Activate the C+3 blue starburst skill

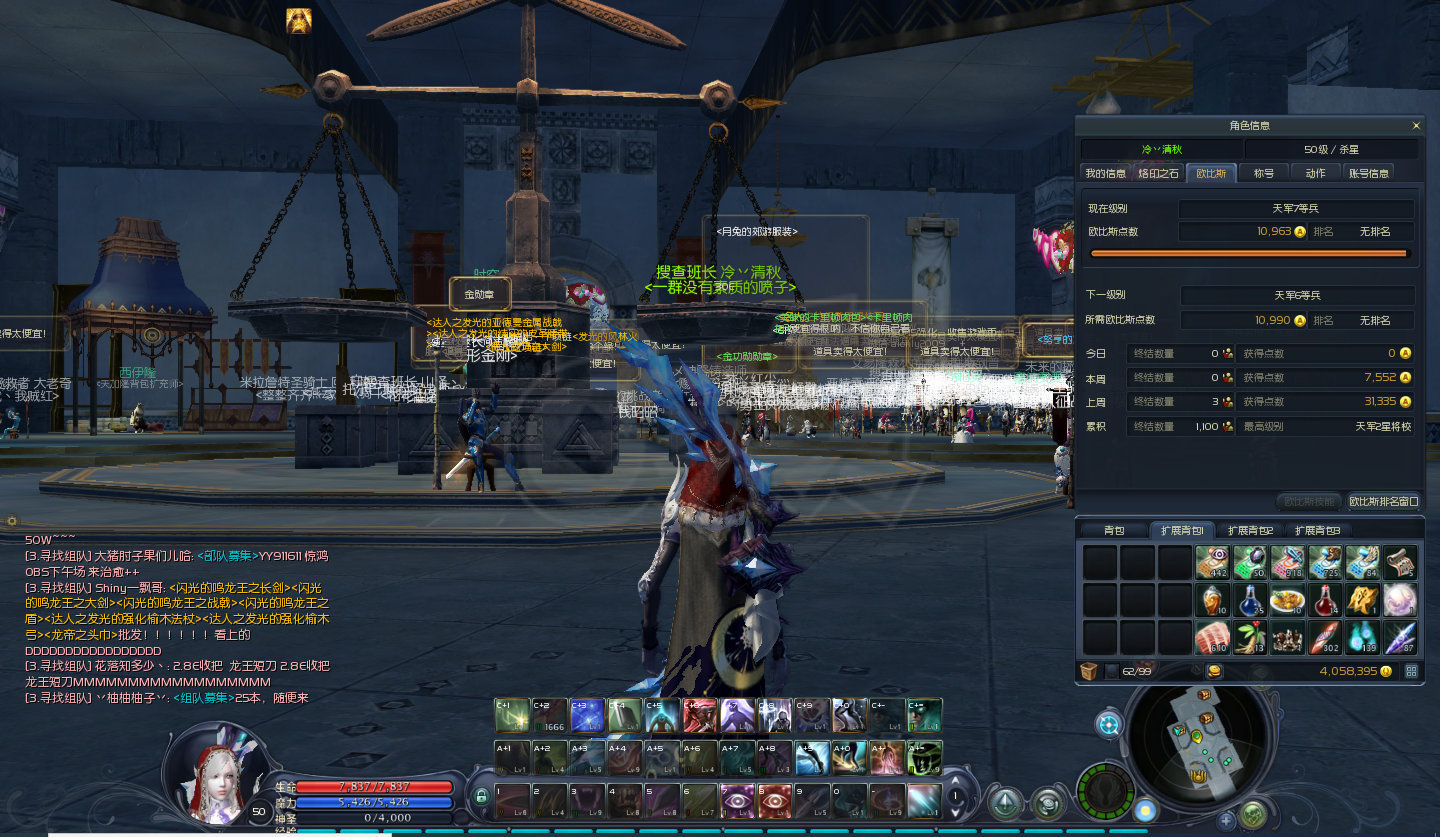587,715
